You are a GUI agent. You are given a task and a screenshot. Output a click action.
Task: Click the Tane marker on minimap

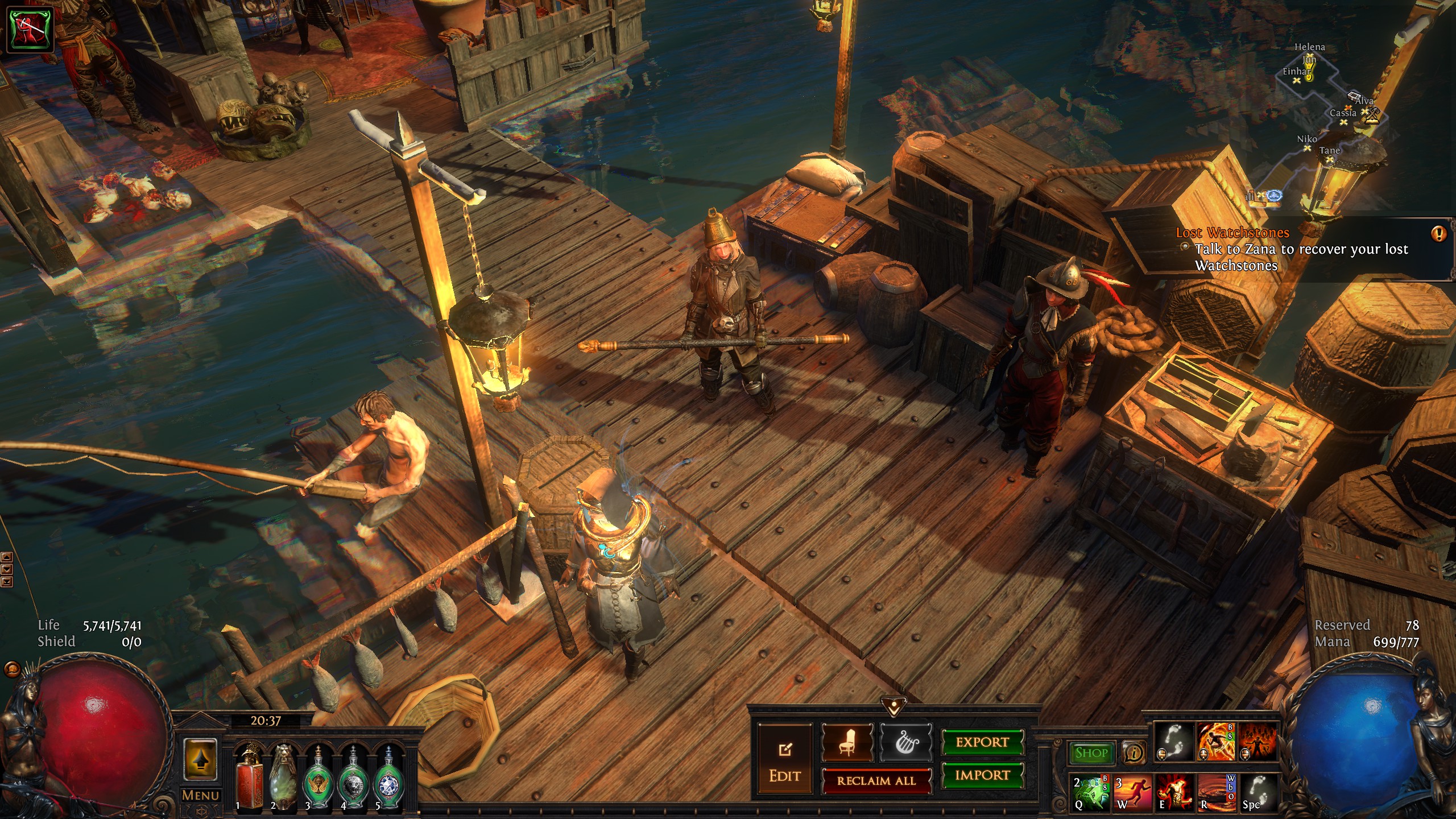1329,159
